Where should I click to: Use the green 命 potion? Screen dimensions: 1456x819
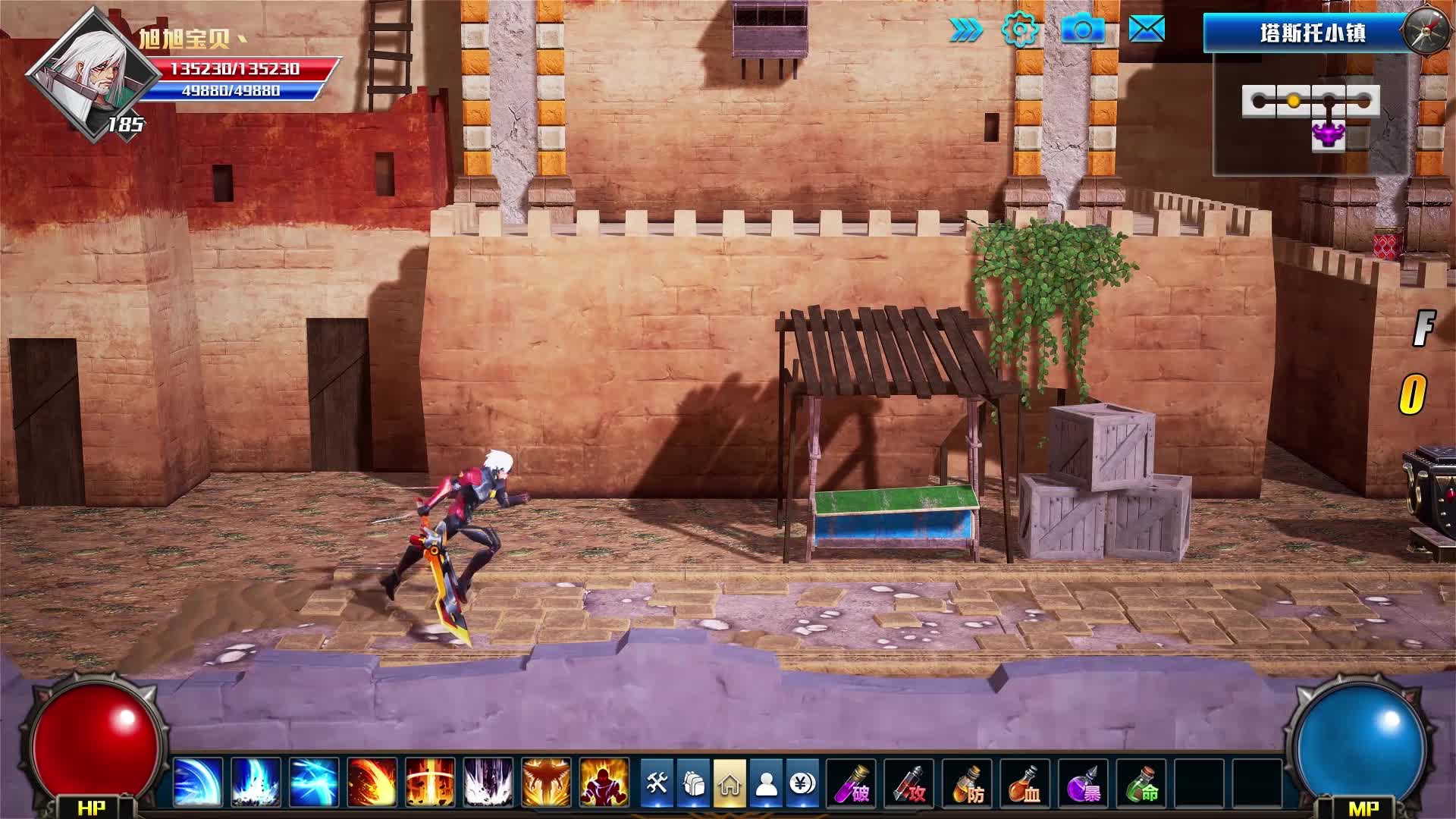[1141, 783]
